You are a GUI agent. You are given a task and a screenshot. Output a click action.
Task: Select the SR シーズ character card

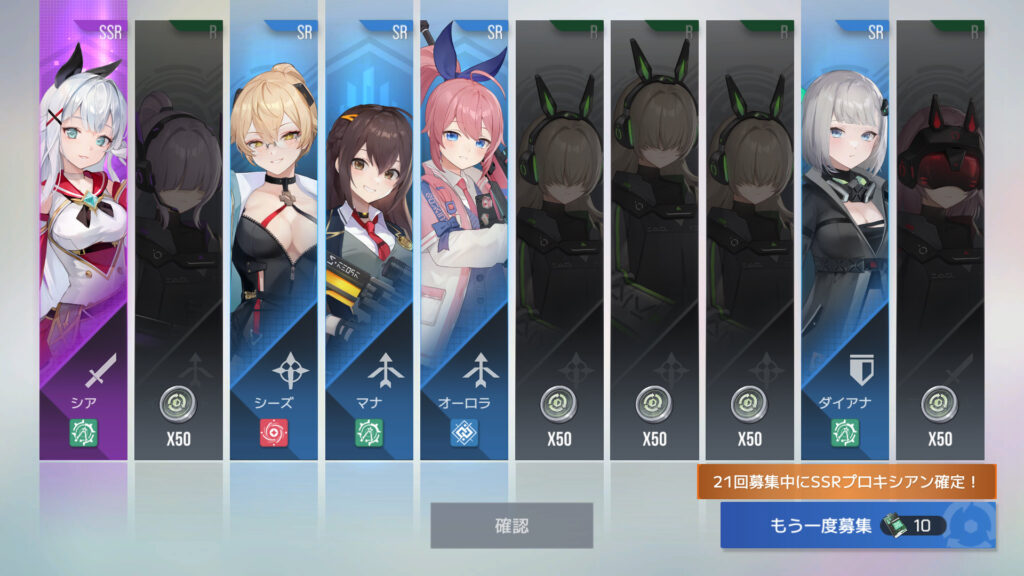[273, 240]
